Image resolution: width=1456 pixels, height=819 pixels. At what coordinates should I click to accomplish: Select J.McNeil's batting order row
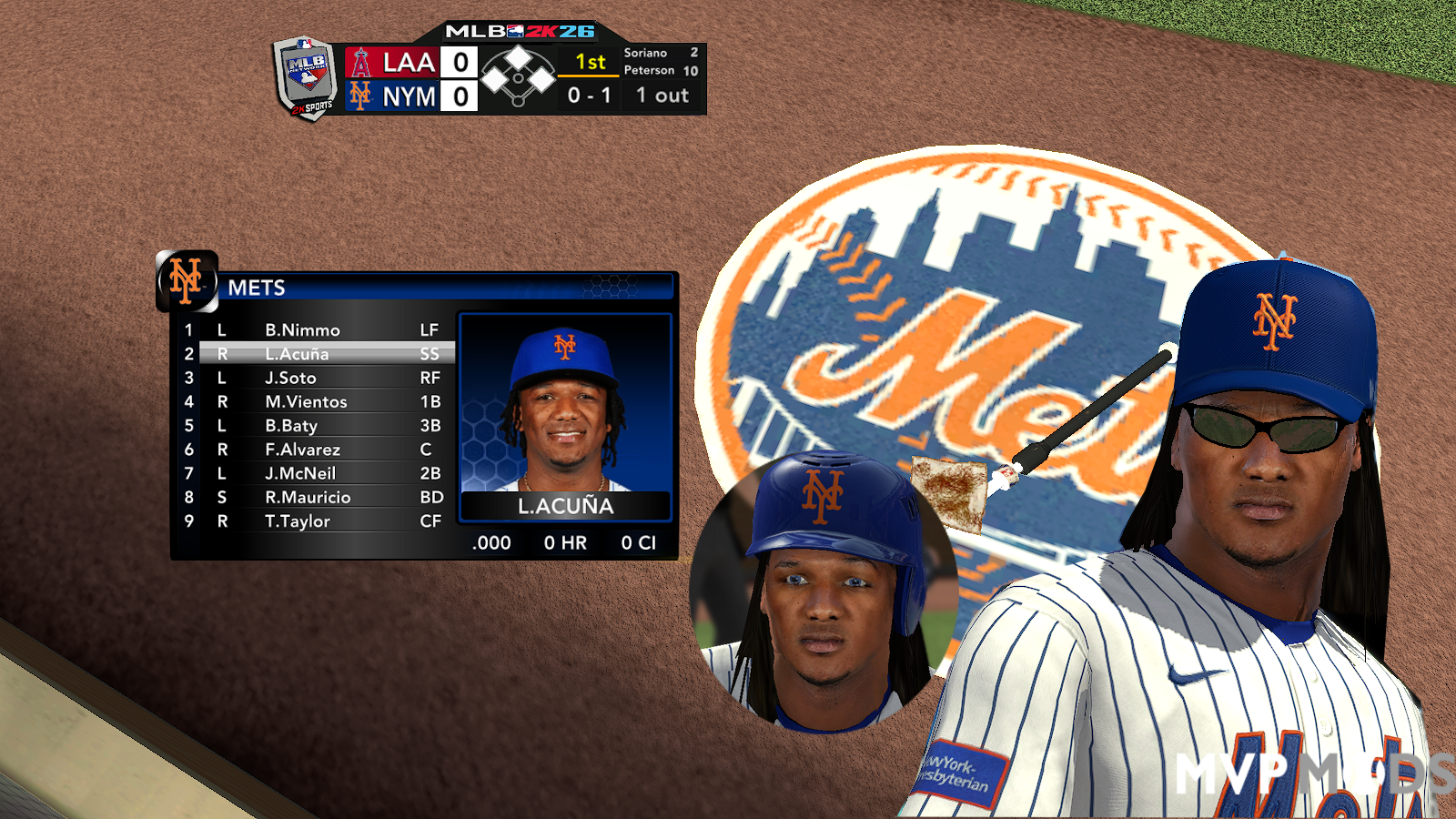pyautogui.click(x=300, y=473)
